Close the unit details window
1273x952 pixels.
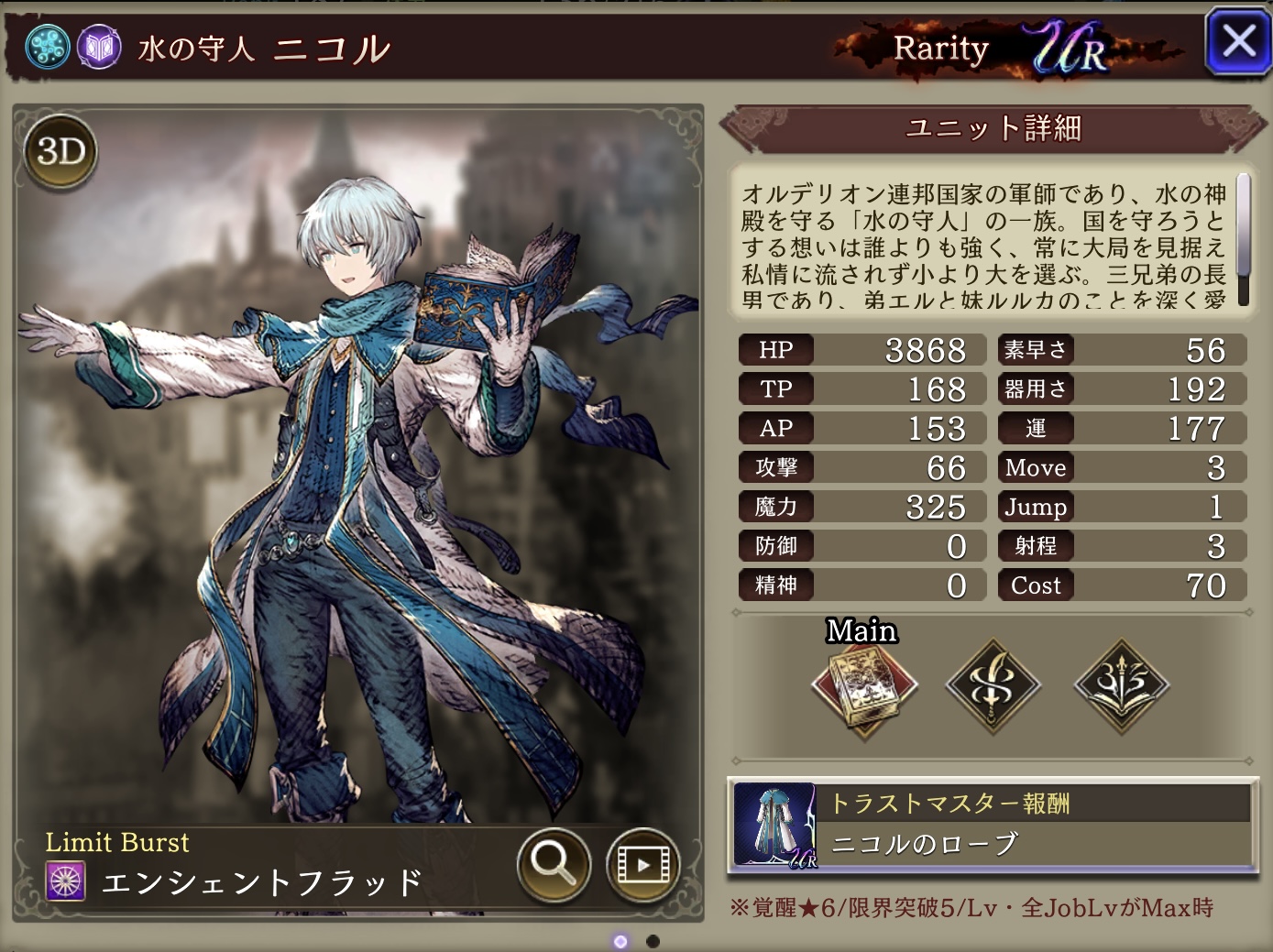coord(1237,41)
